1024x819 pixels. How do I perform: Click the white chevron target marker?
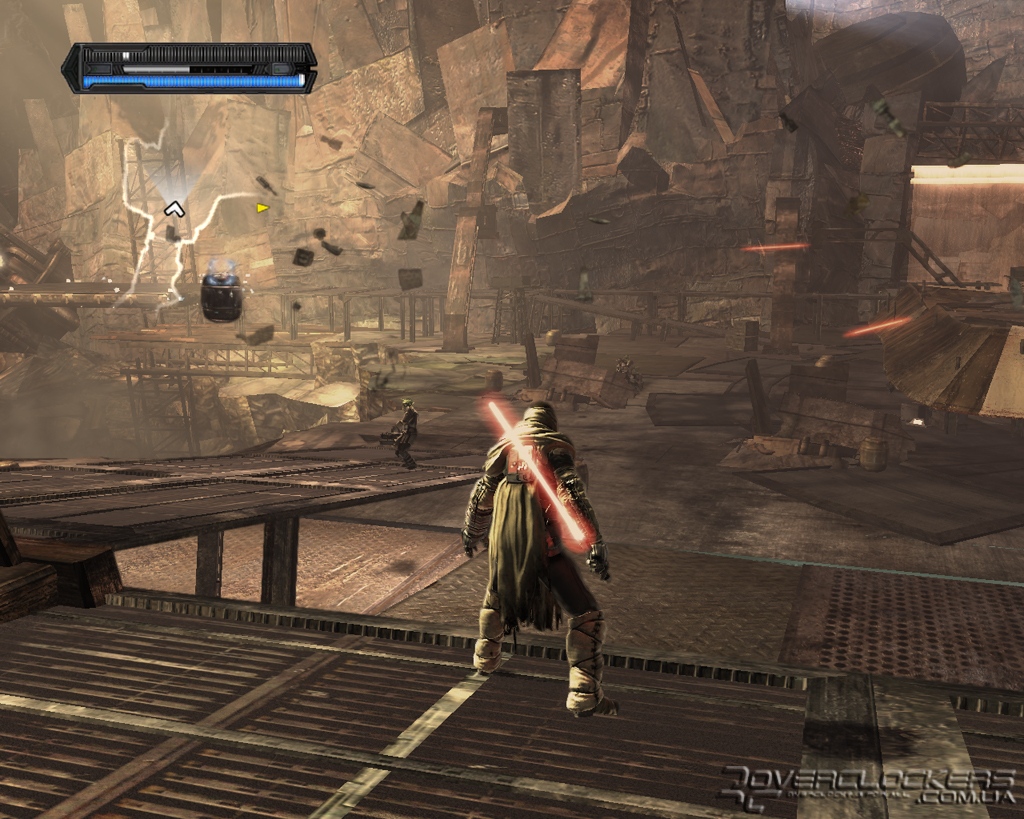(174, 209)
